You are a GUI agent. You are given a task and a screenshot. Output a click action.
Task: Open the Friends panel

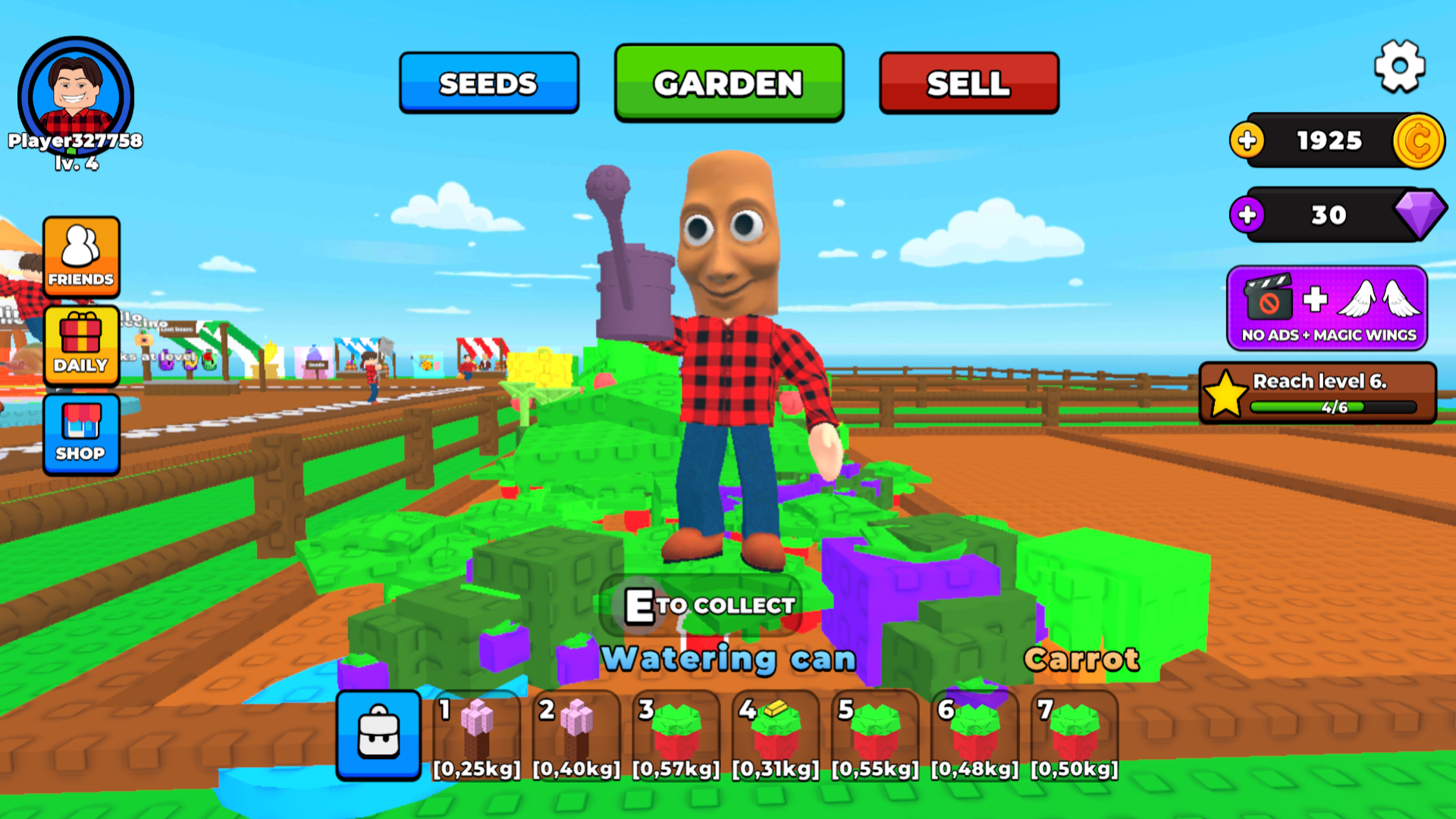tap(81, 258)
